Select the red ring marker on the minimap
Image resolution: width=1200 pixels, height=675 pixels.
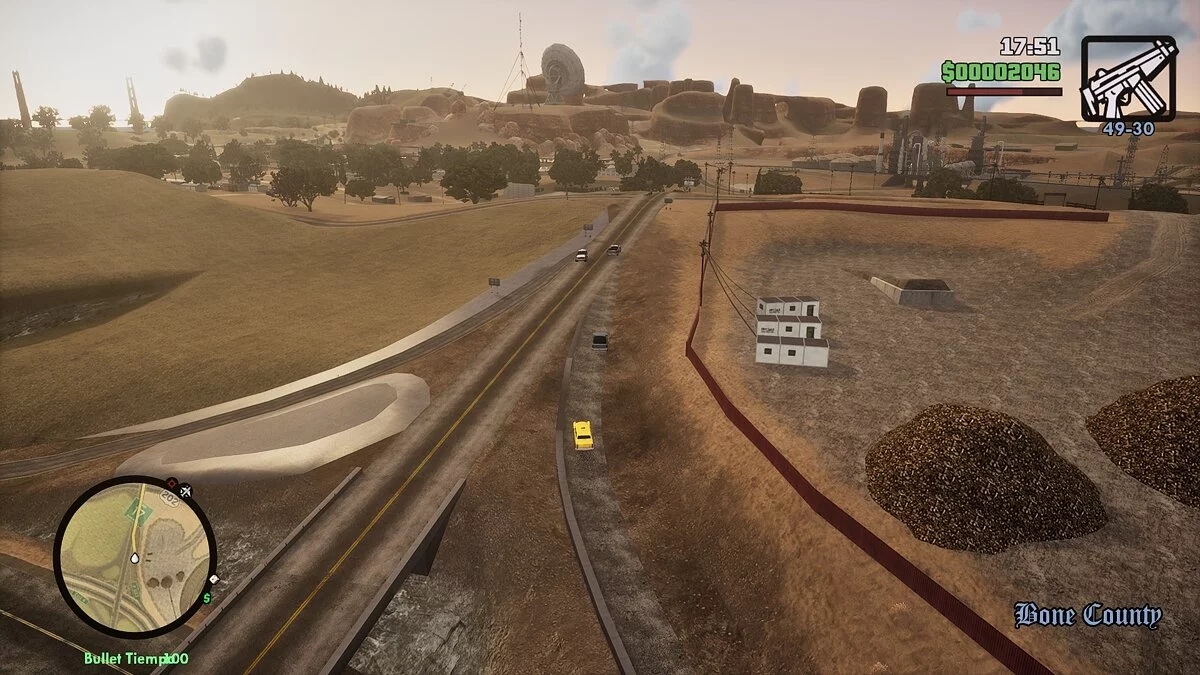(x=171, y=483)
